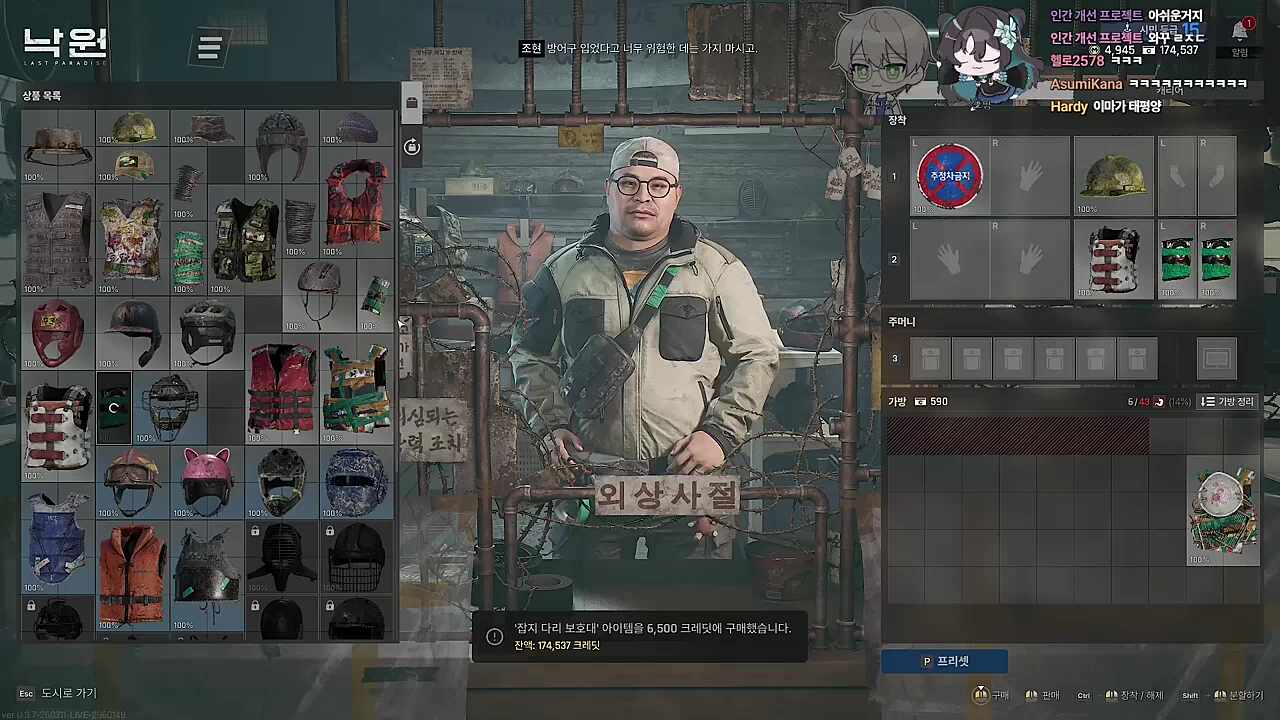The height and width of the screenshot is (720, 1280).
Task: Click the camera icon on the shop panel edge
Action: [411, 146]
